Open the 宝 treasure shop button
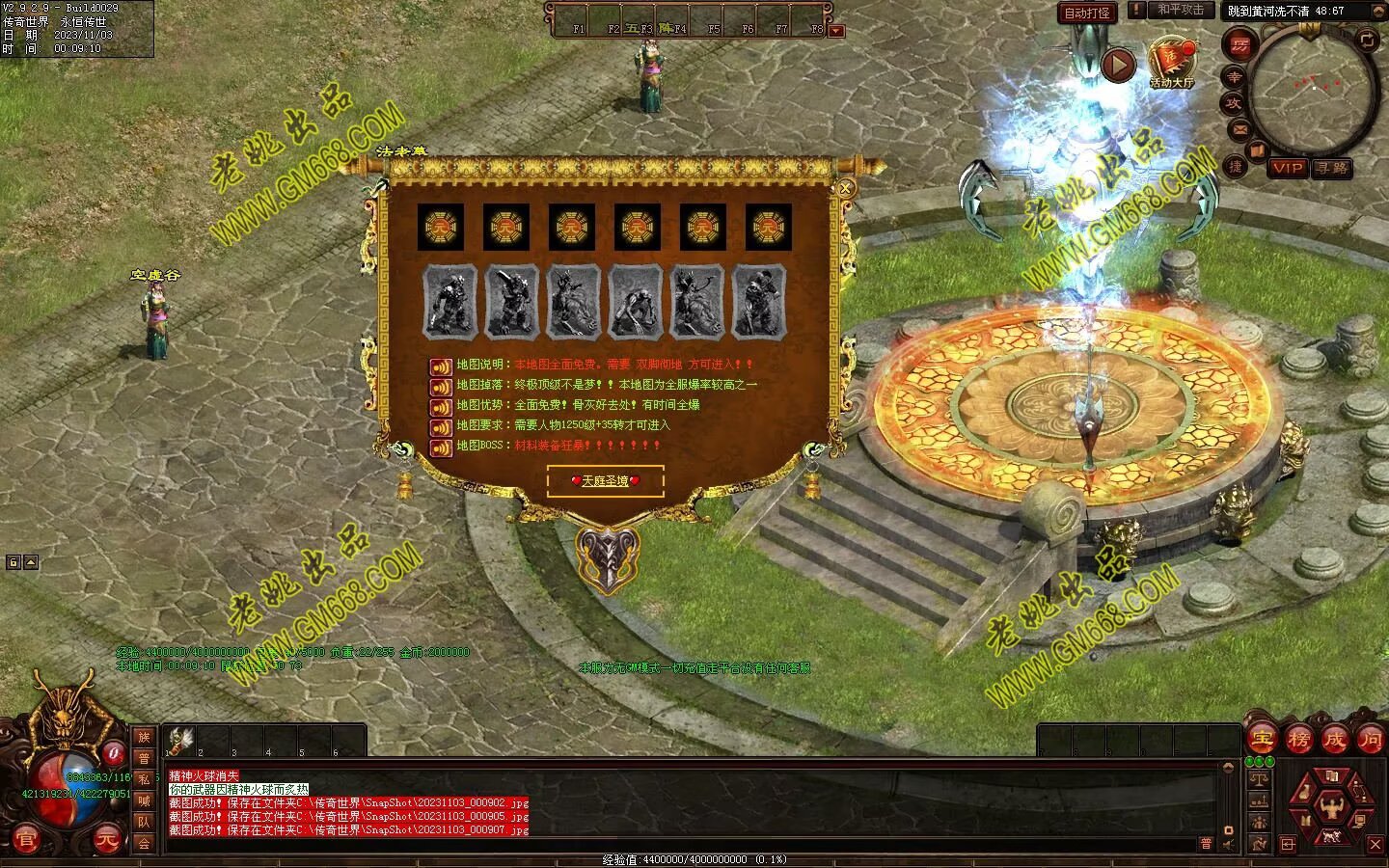 click(1261, 740)
